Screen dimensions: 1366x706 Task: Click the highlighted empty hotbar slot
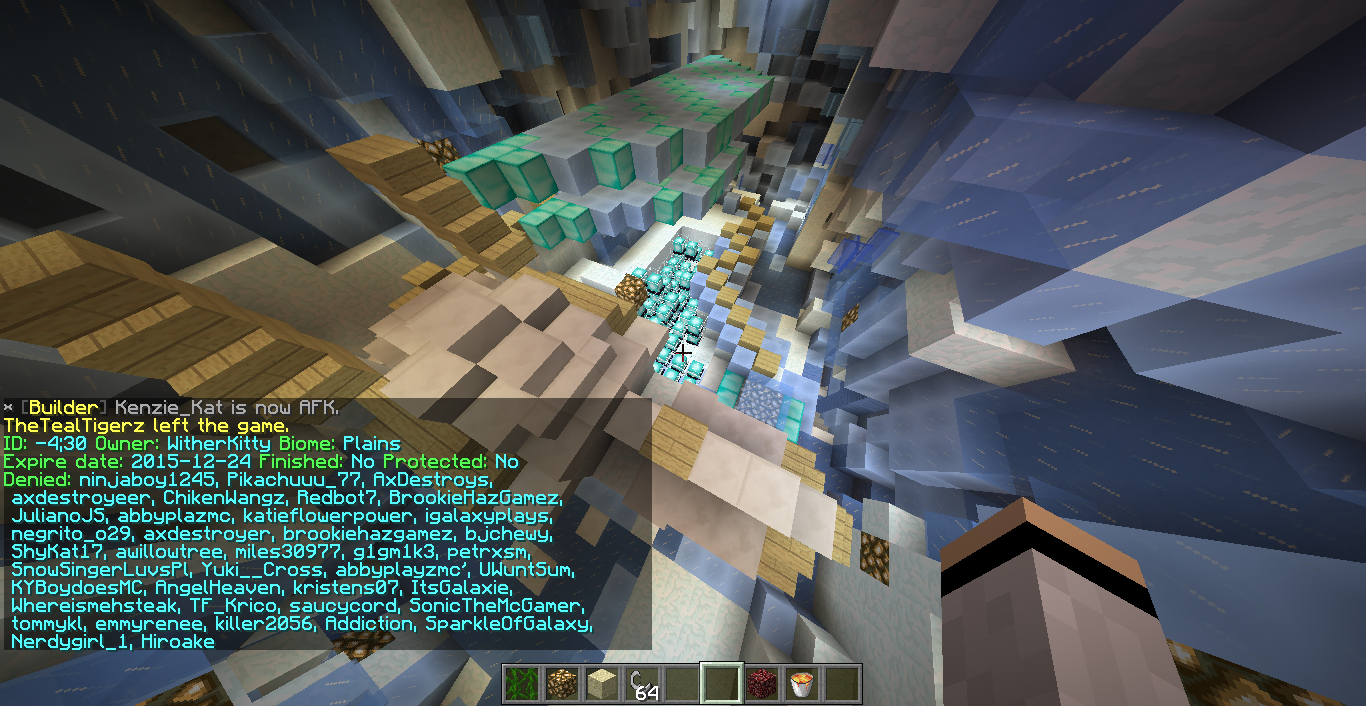click(721, 684)
